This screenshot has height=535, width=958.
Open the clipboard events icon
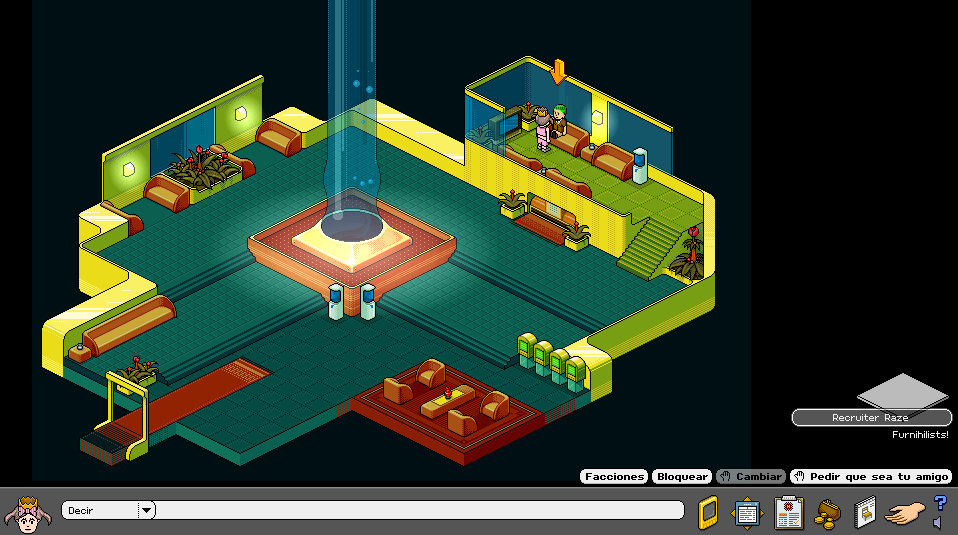click(x=789, y=512)
